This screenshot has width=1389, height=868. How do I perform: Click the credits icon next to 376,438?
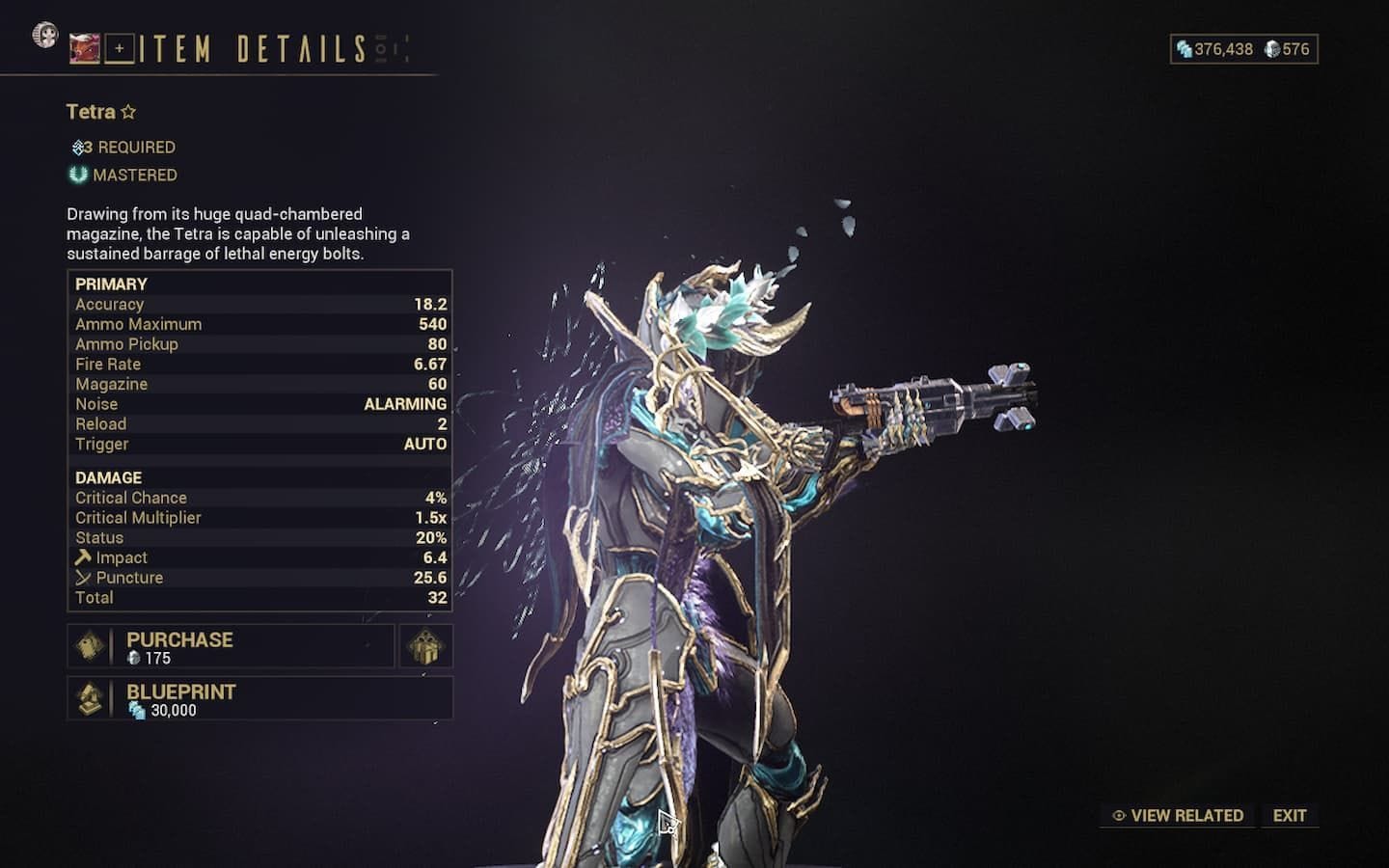1184,48
